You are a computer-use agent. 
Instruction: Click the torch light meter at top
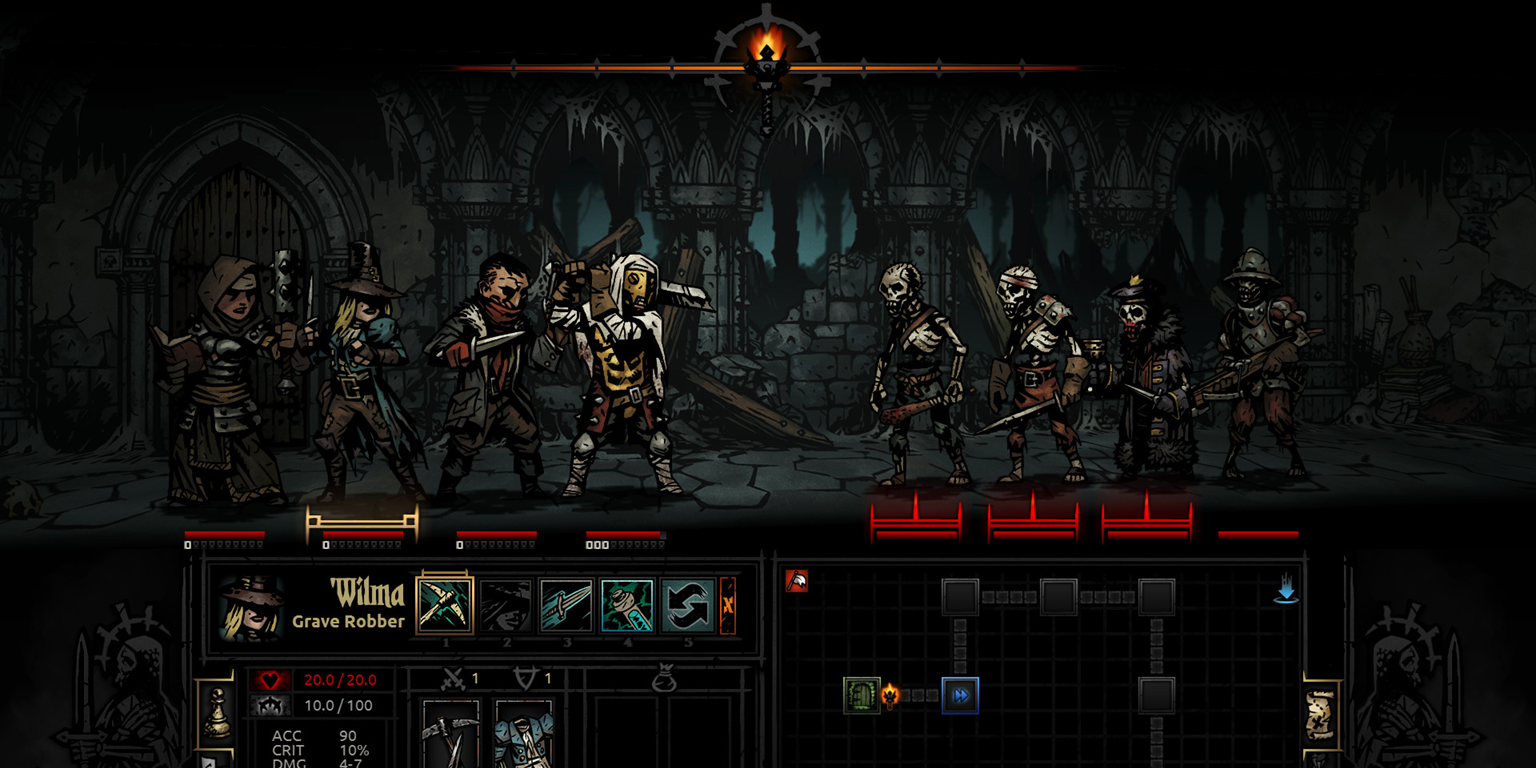pos(767,62)
